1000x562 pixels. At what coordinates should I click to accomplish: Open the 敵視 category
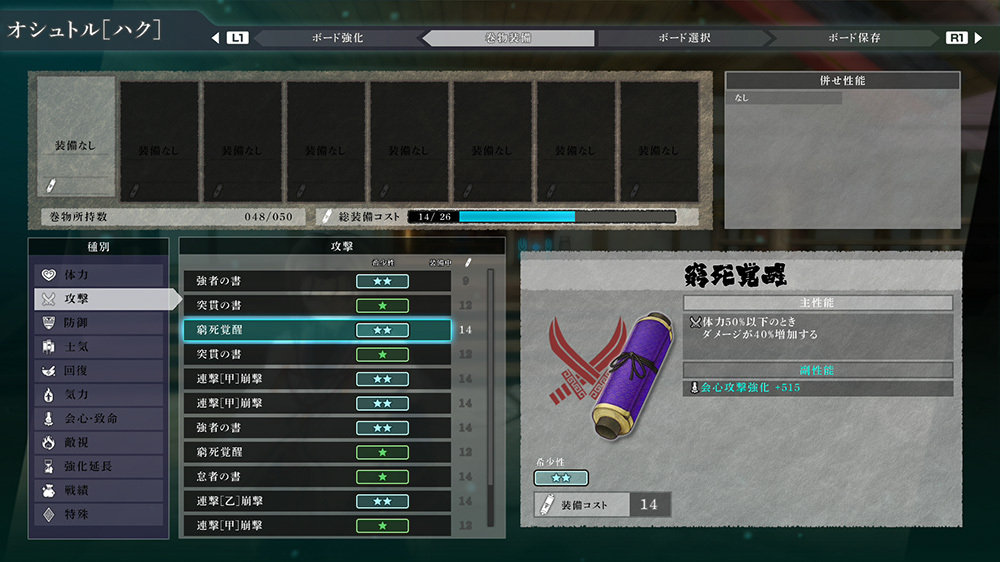[x=98, y=442]
